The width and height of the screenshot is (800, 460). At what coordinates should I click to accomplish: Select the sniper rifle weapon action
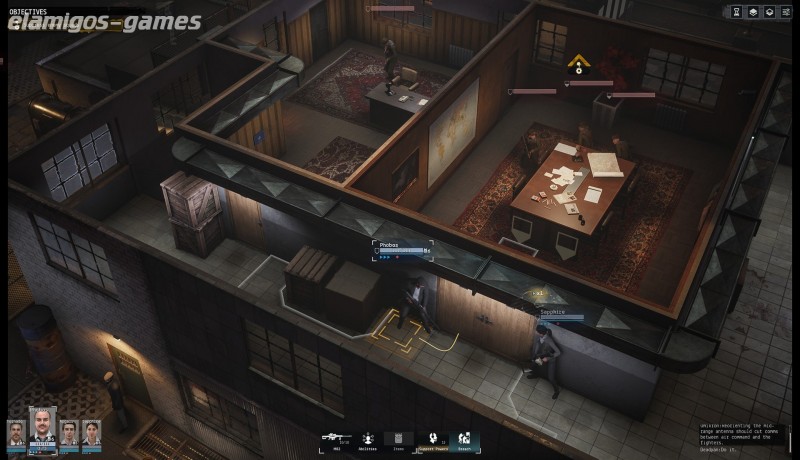click(336, 438)
